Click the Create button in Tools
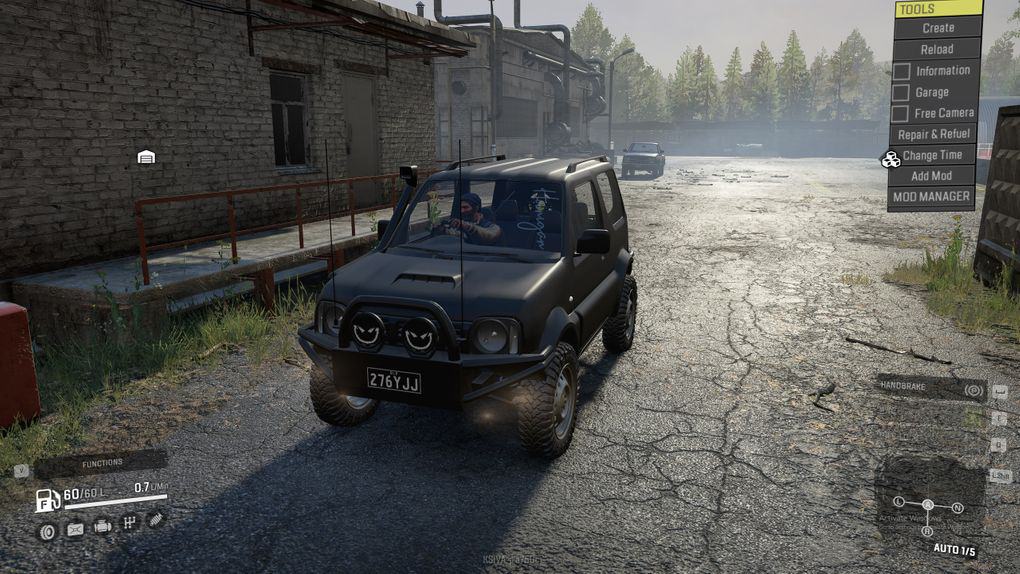 [x=937, y=28]
